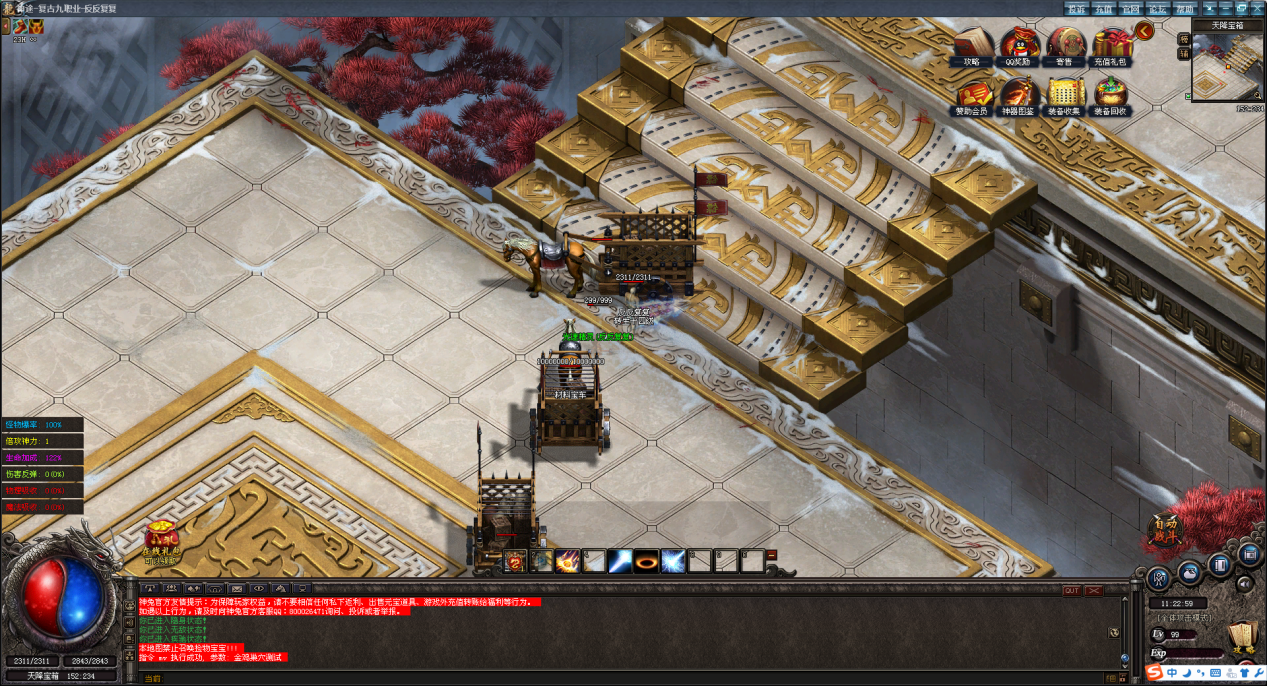The width and height of the screenshot is (1267, 686).
Task: Open the 装备收集 equipment collection scroll
Action: (1064, 94)
